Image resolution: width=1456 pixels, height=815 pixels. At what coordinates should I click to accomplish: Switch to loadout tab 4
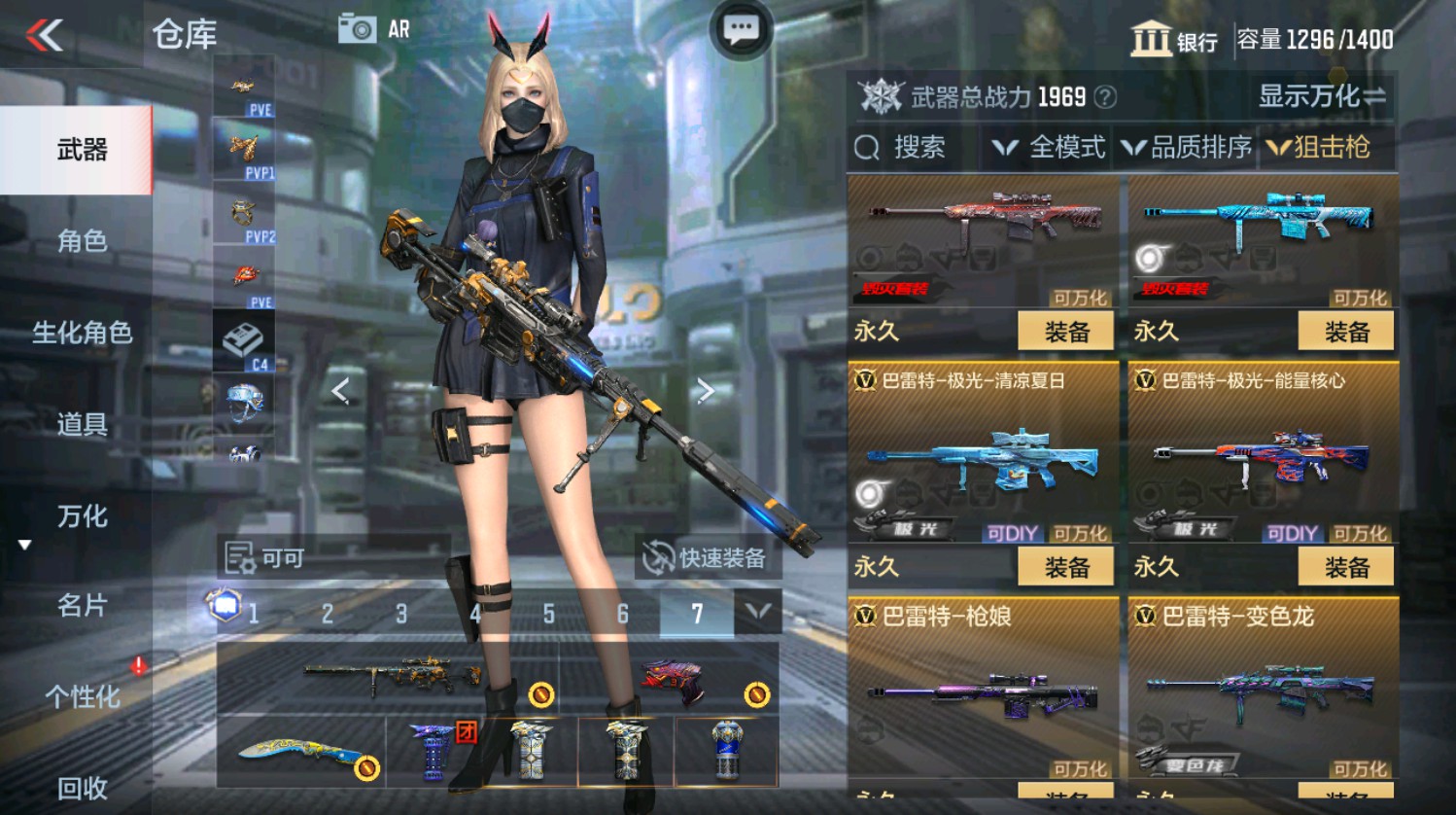(475, 615)
